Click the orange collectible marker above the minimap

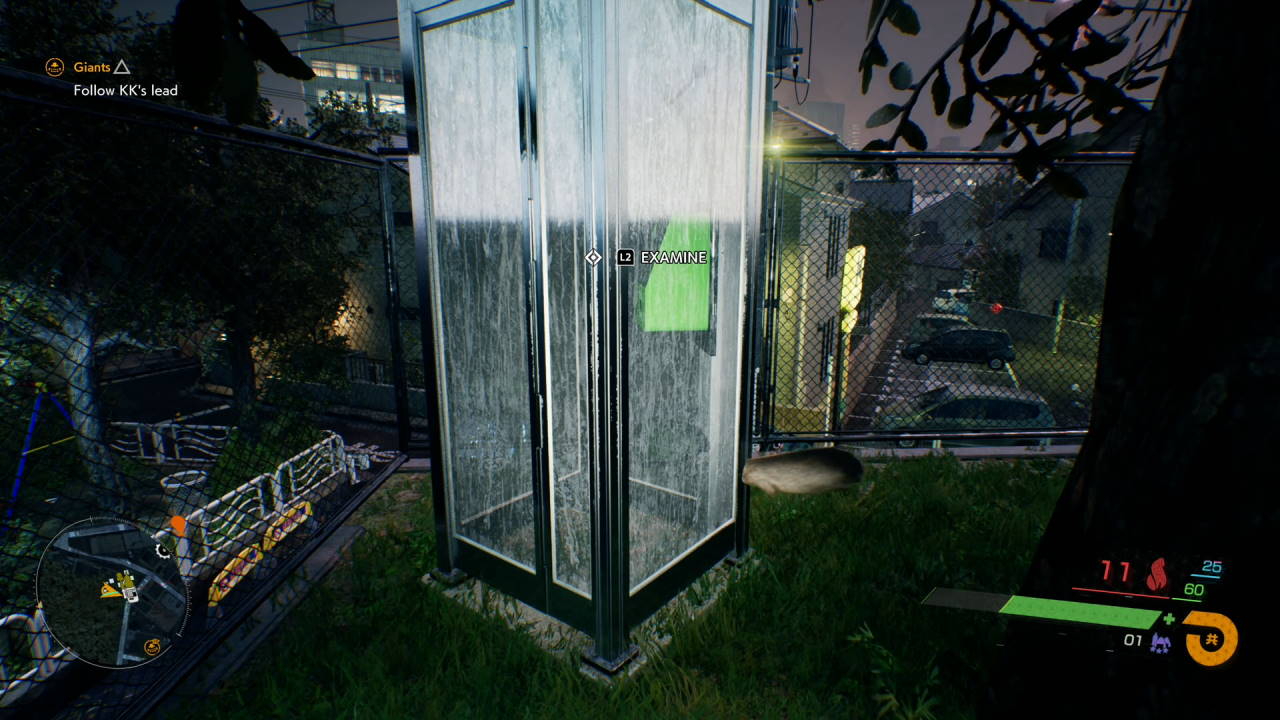(x=178, y=524)
